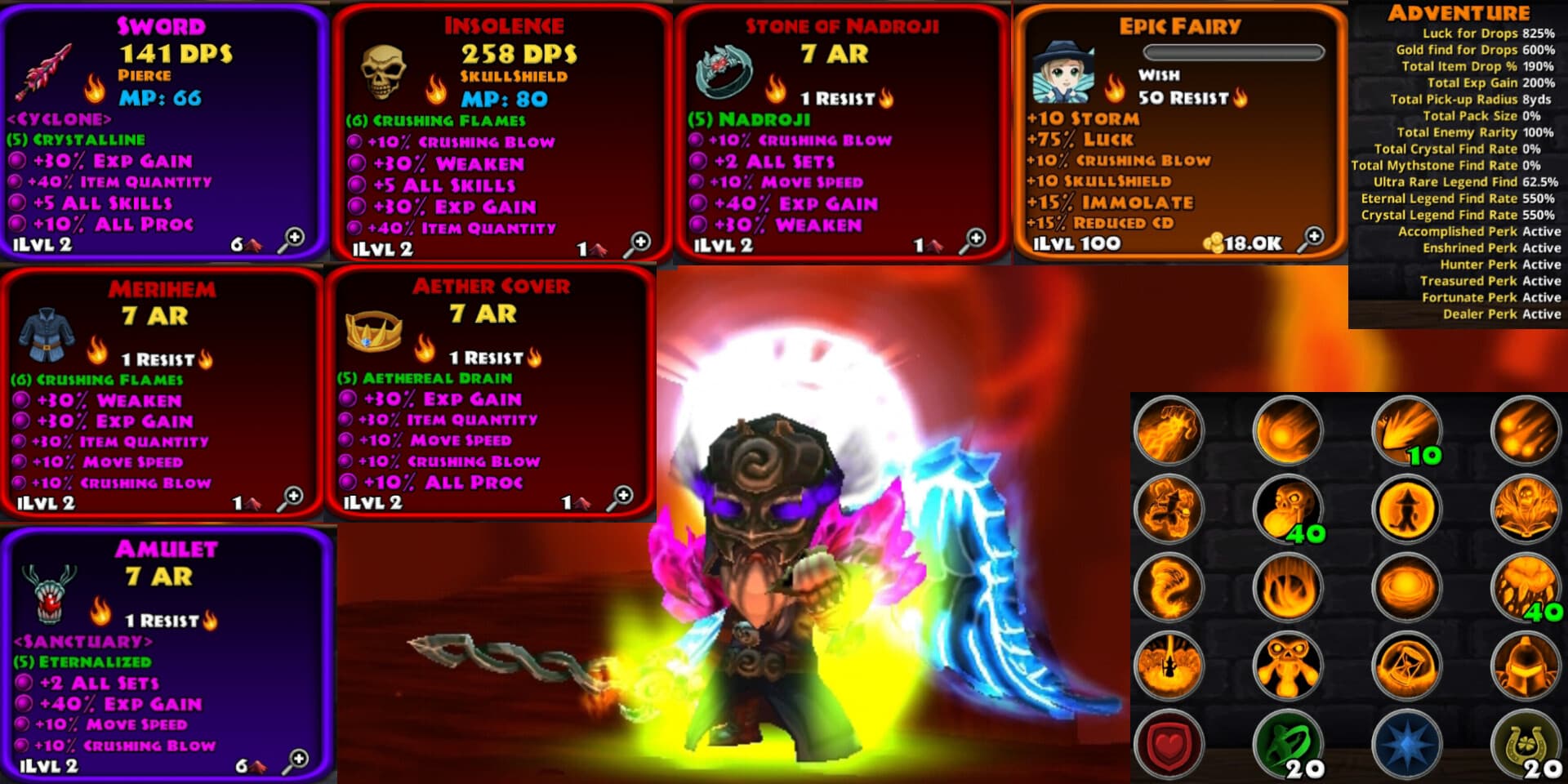Inspect the Stone of Nadroji ring
The image size is (1568, 784).
click(973, 240)
